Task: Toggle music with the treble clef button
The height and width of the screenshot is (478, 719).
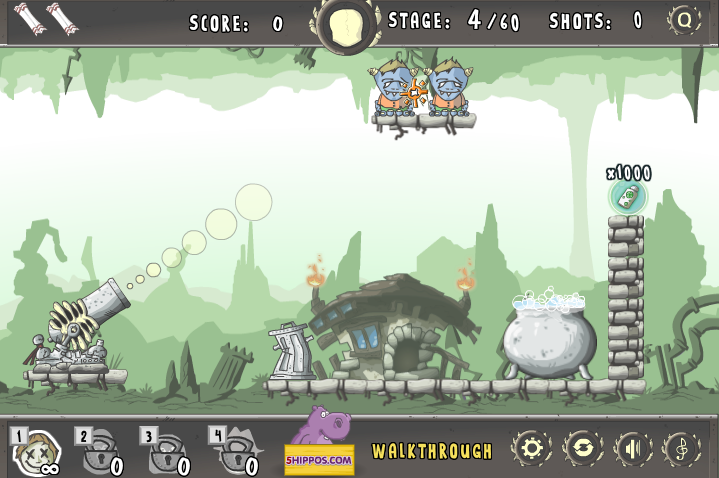Action: [x=683, y=448]
